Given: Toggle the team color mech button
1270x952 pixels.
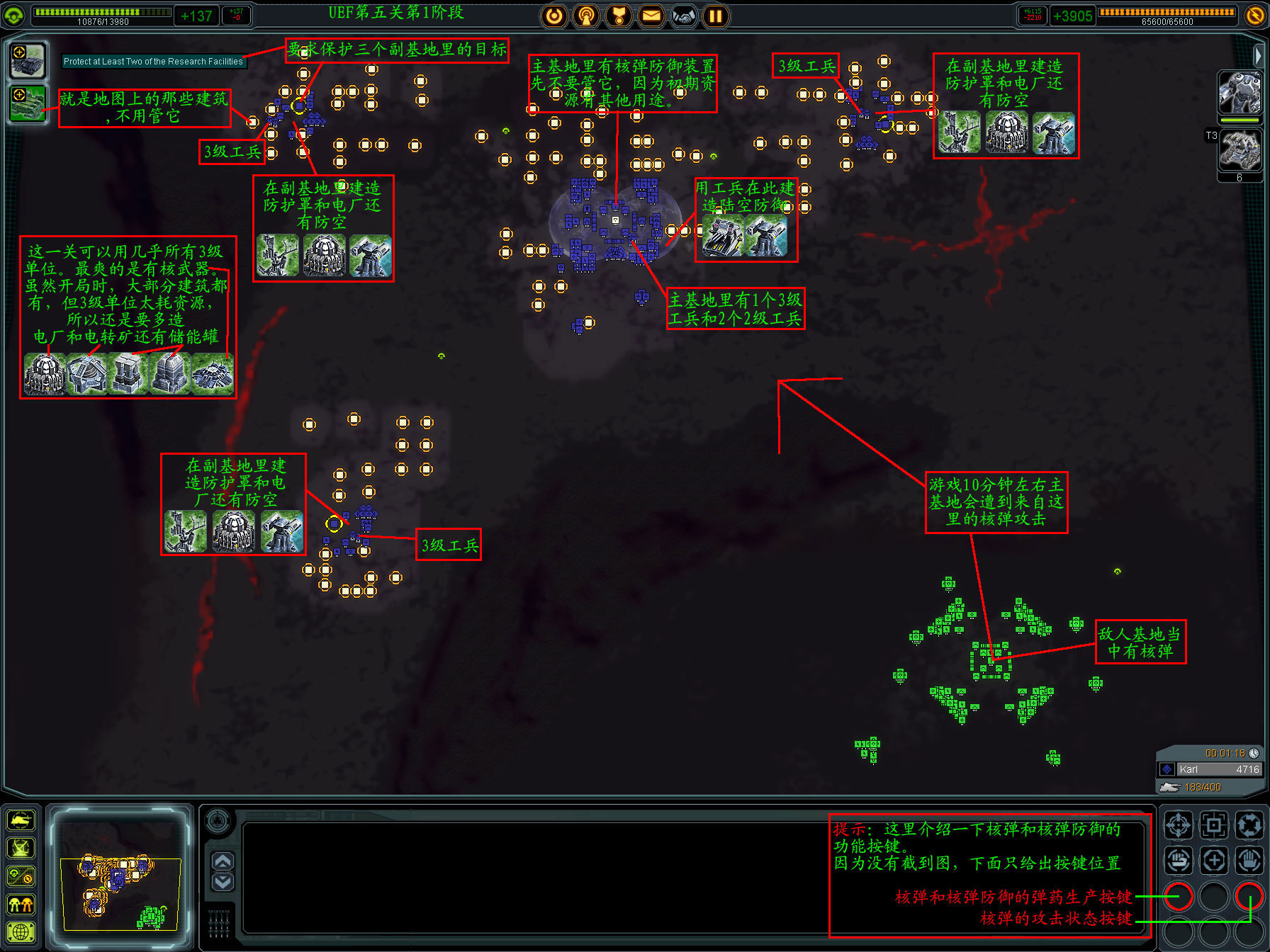Looking at the screenshot, I should 21,905.
